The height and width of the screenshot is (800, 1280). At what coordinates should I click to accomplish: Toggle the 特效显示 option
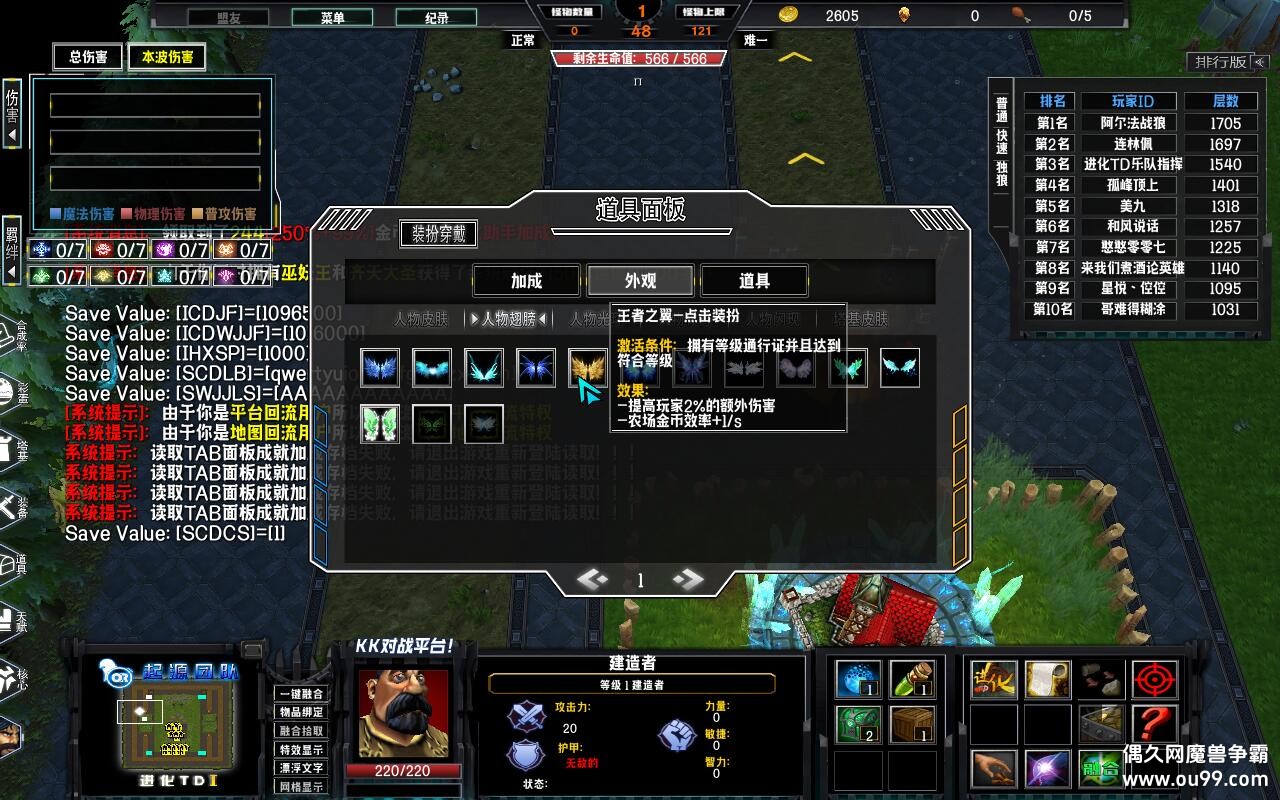(301, 749)
